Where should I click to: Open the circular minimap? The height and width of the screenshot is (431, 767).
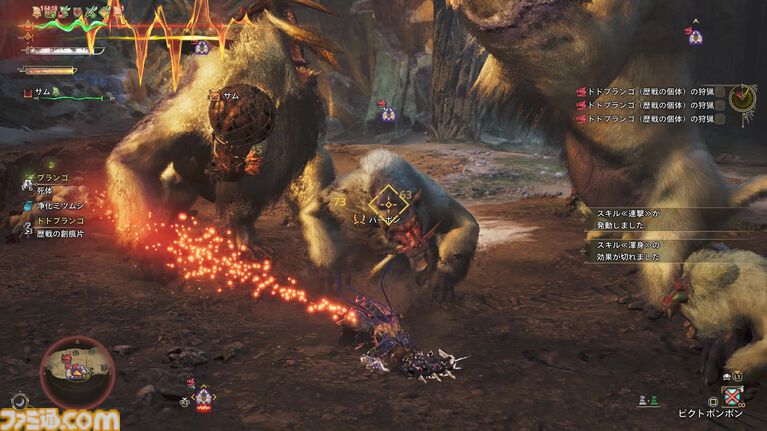pos(77,372)
